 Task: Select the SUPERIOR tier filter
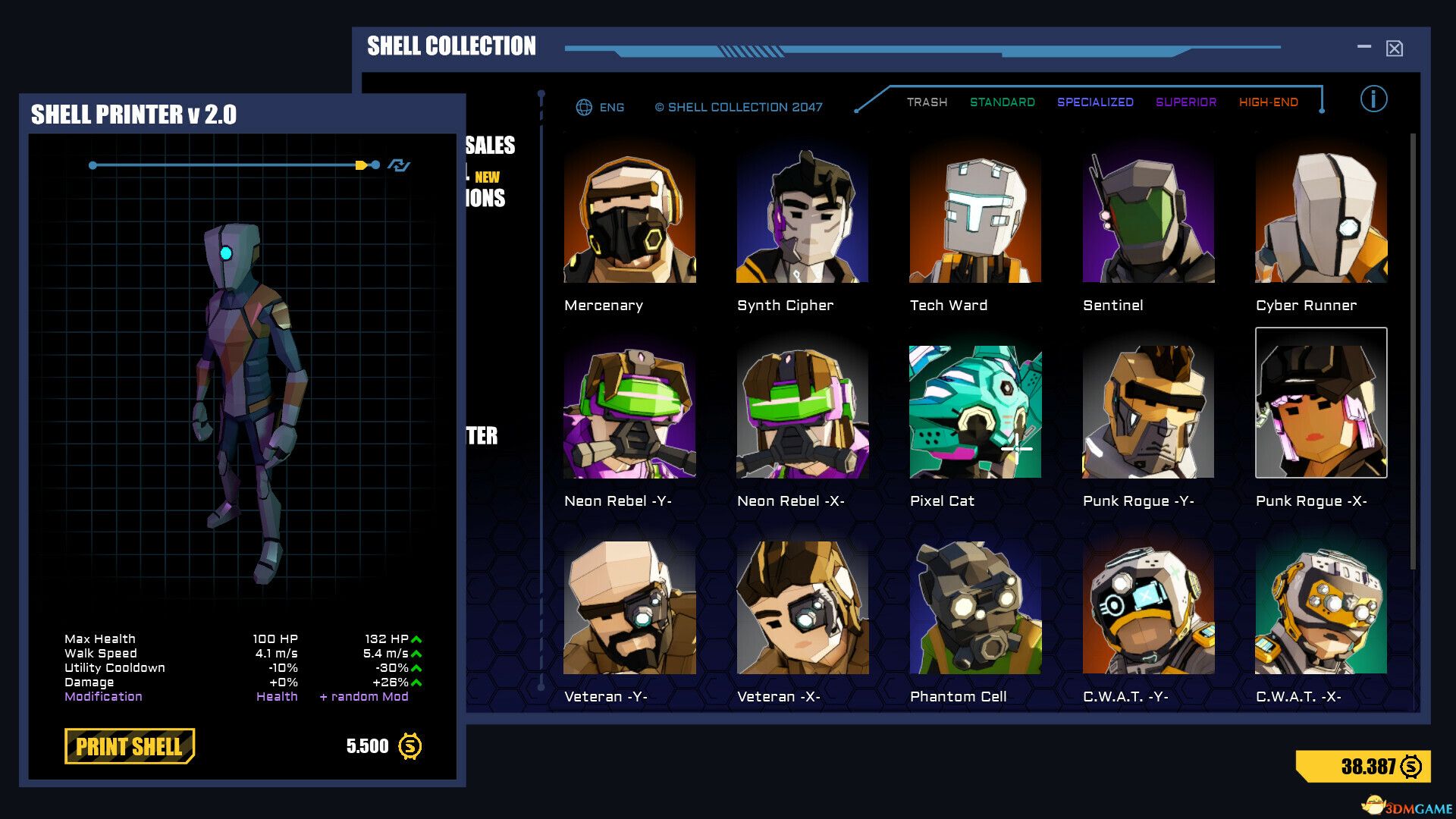(1185, 102)
